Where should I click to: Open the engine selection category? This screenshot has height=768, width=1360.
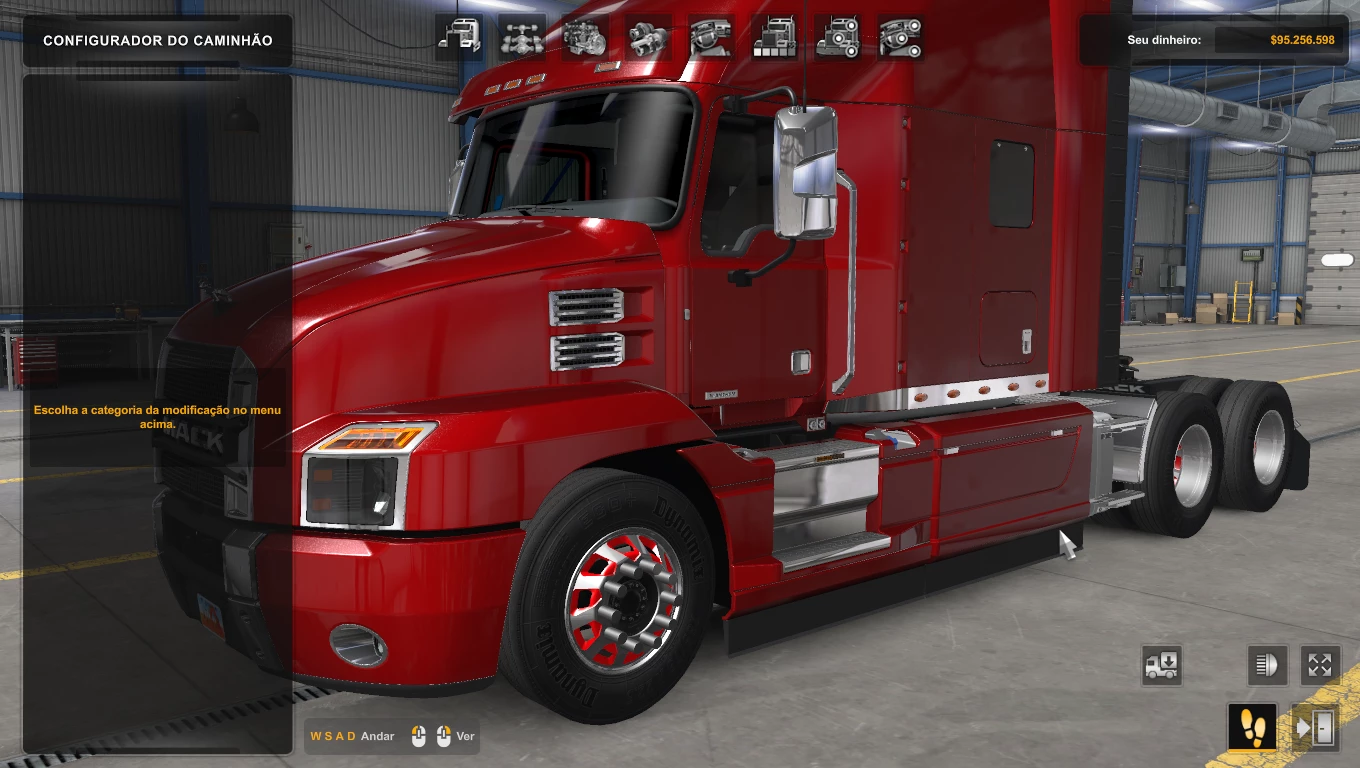586,37
